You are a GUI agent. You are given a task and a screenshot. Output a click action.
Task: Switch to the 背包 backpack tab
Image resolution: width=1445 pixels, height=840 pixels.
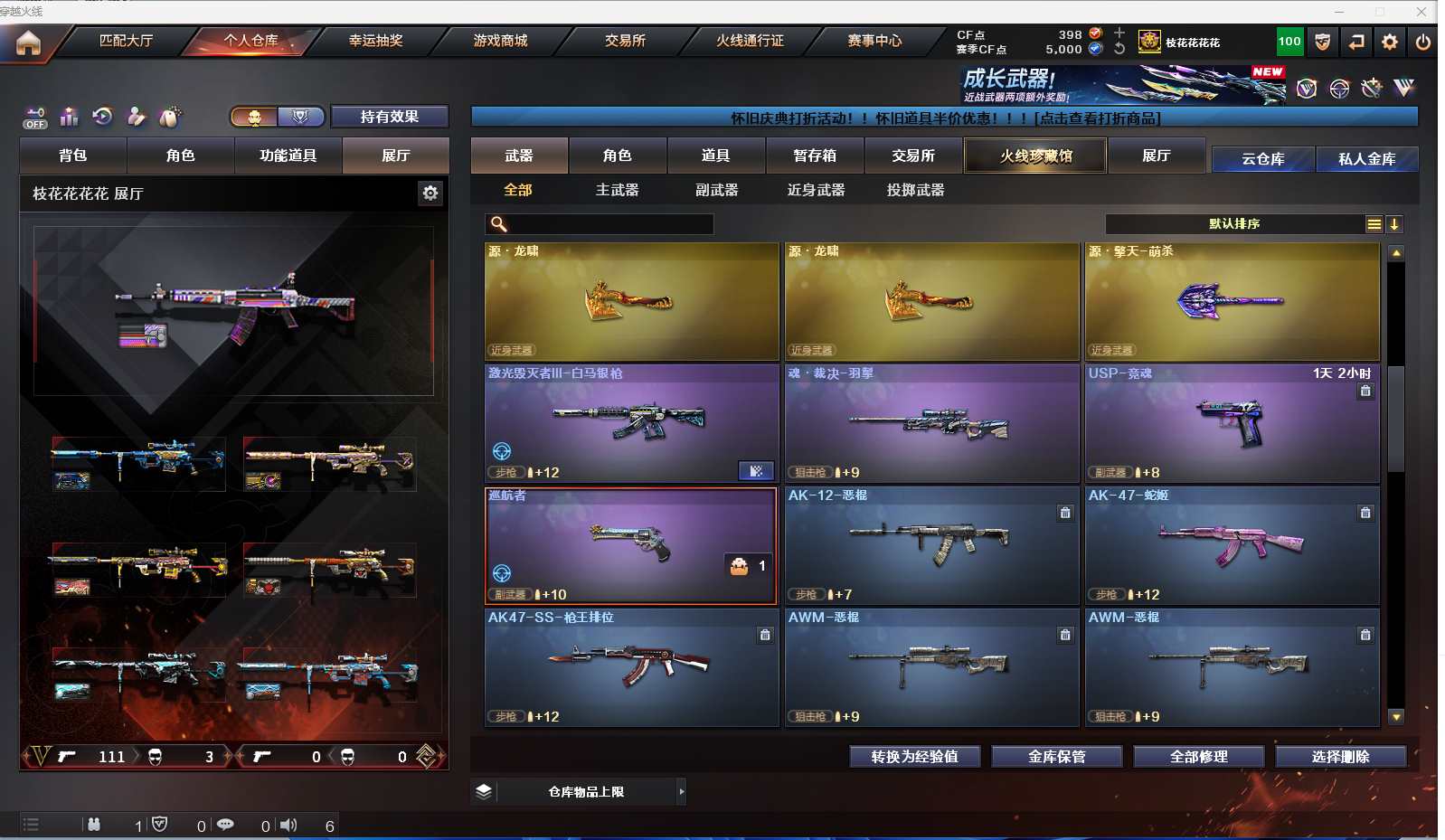click(x=73, y=156)
